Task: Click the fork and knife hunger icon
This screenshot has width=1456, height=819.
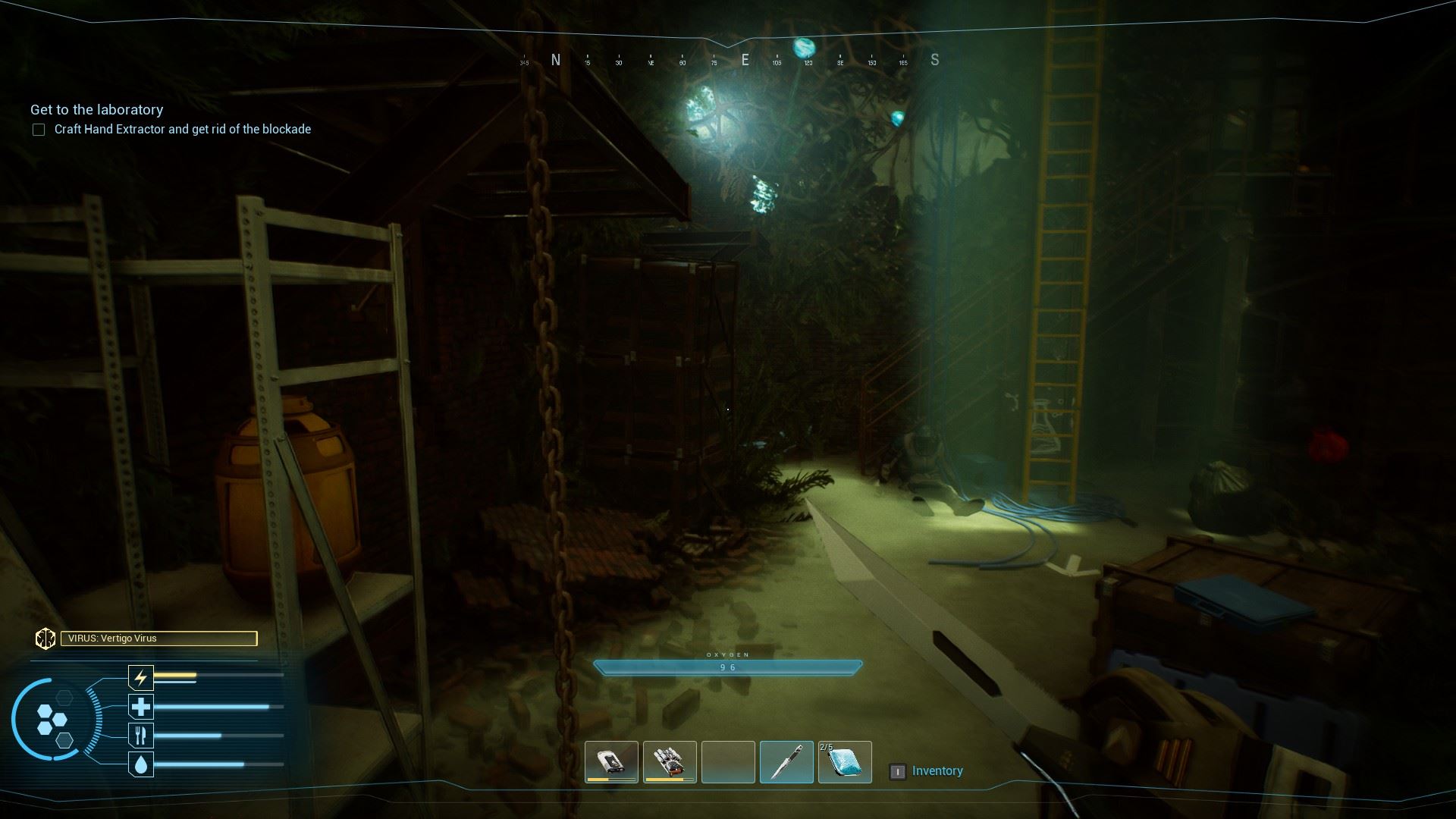Action: (x=141, y=735)
